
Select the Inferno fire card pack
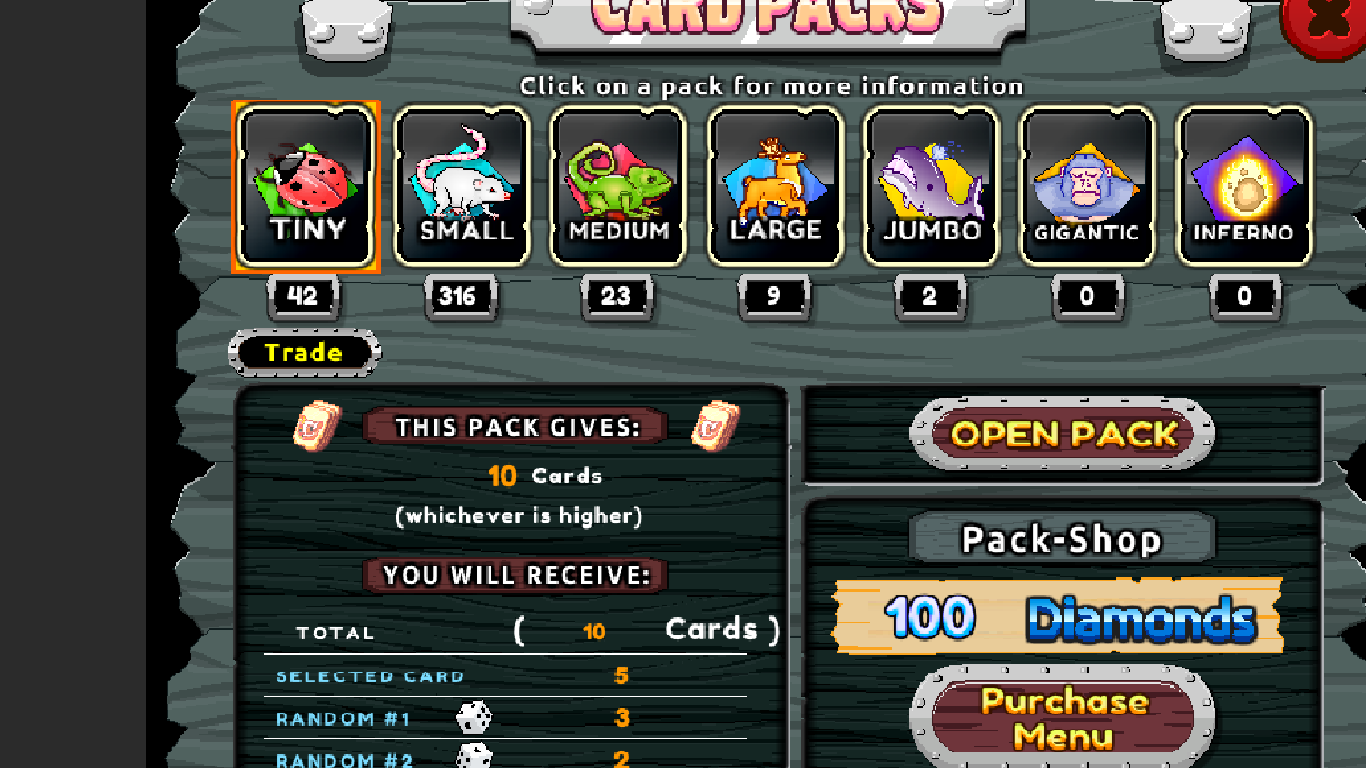[1243, 186]
